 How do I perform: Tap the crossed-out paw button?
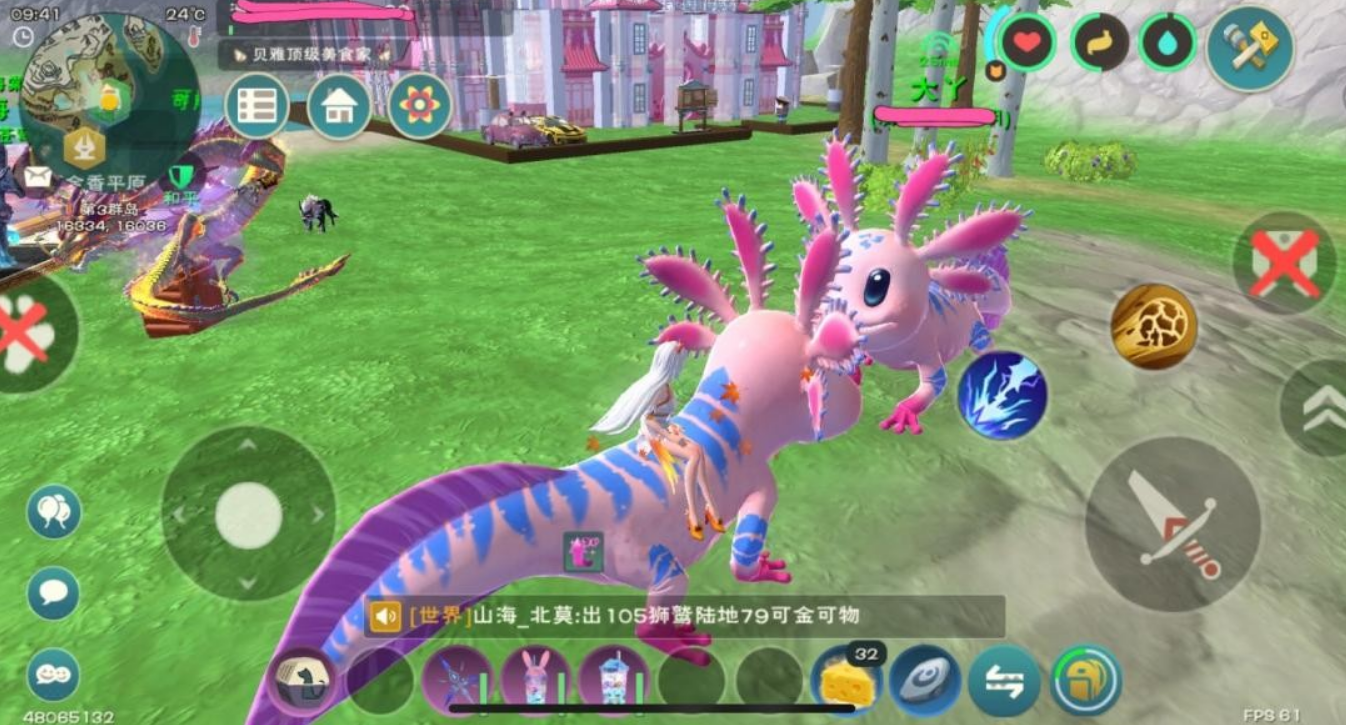(x=28, y=332)
